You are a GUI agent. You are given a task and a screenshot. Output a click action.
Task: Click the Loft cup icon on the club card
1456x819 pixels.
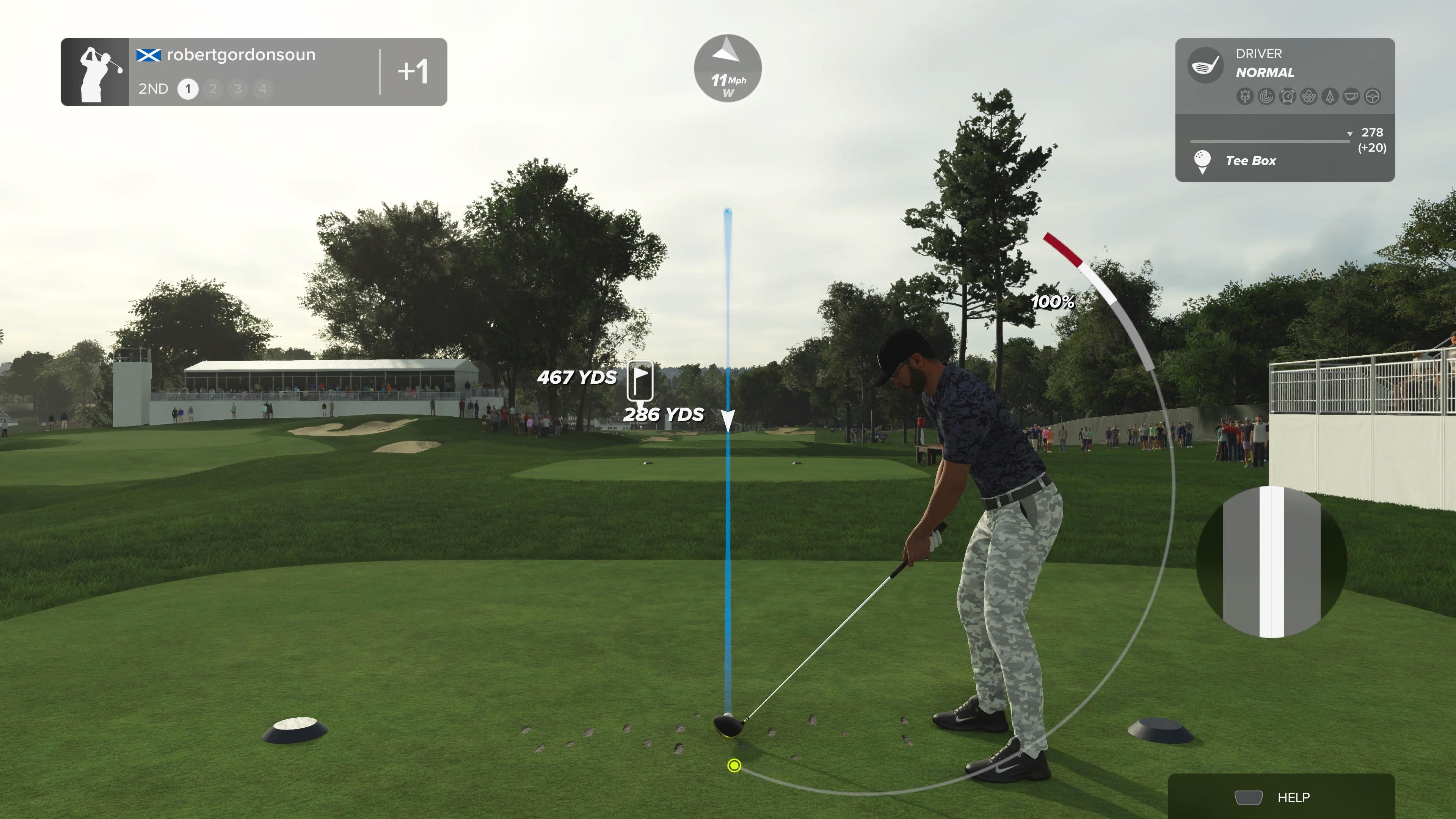coord(1352,96)
